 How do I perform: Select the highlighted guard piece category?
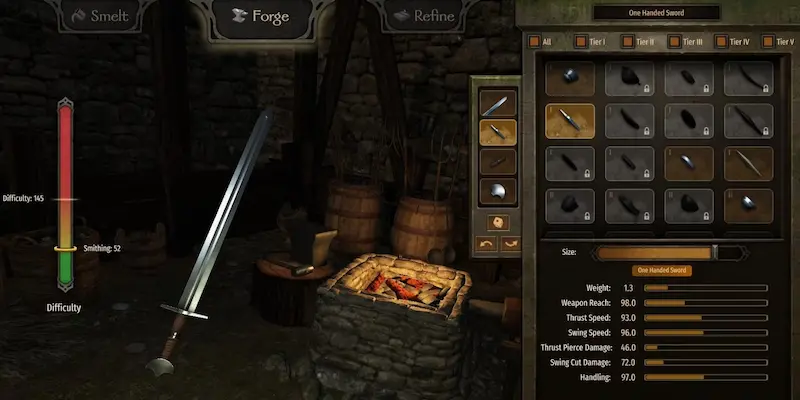498,131
